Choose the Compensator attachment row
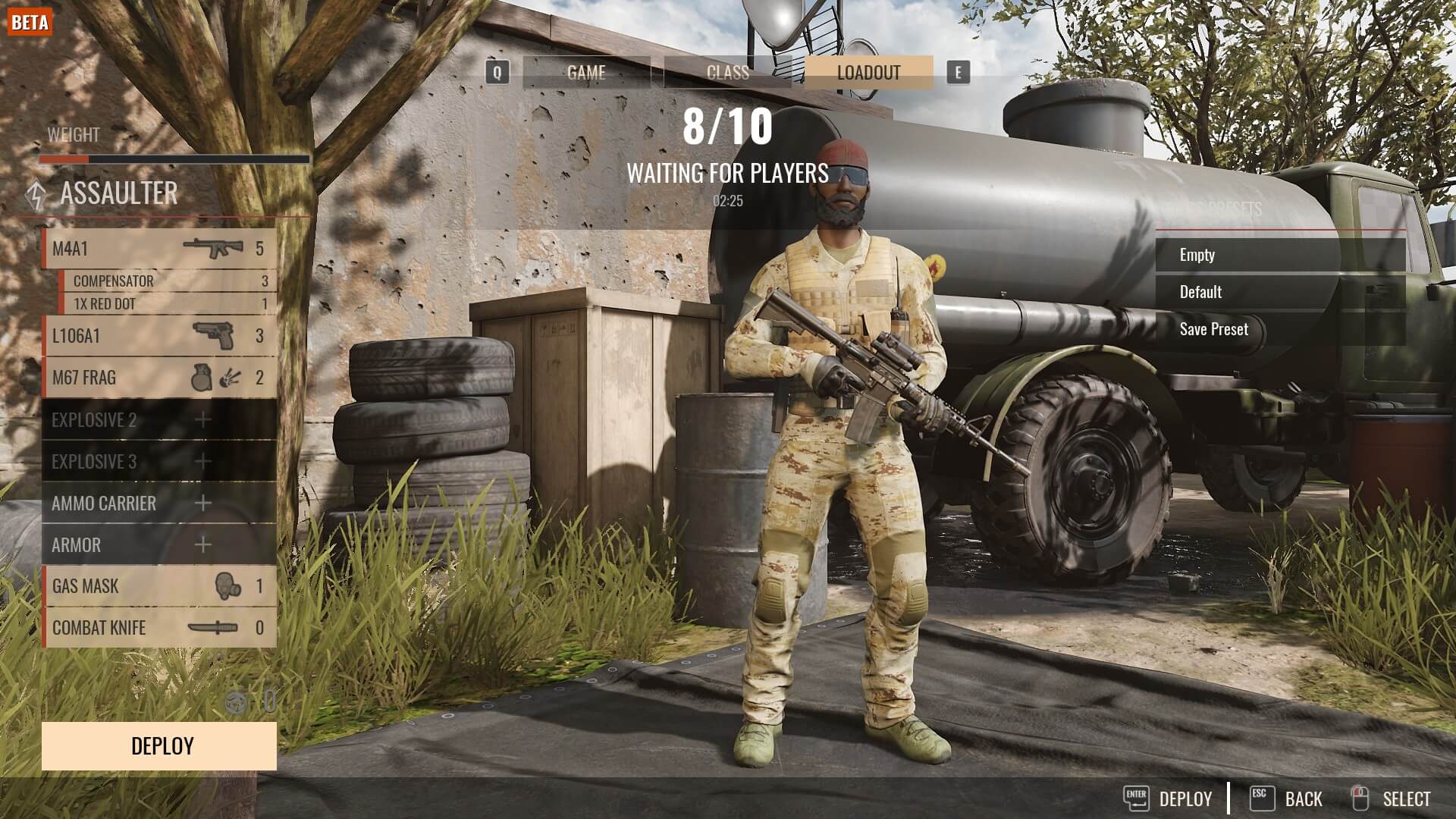The width and height of the screenshot is (1456, 819). click(168, 281)
